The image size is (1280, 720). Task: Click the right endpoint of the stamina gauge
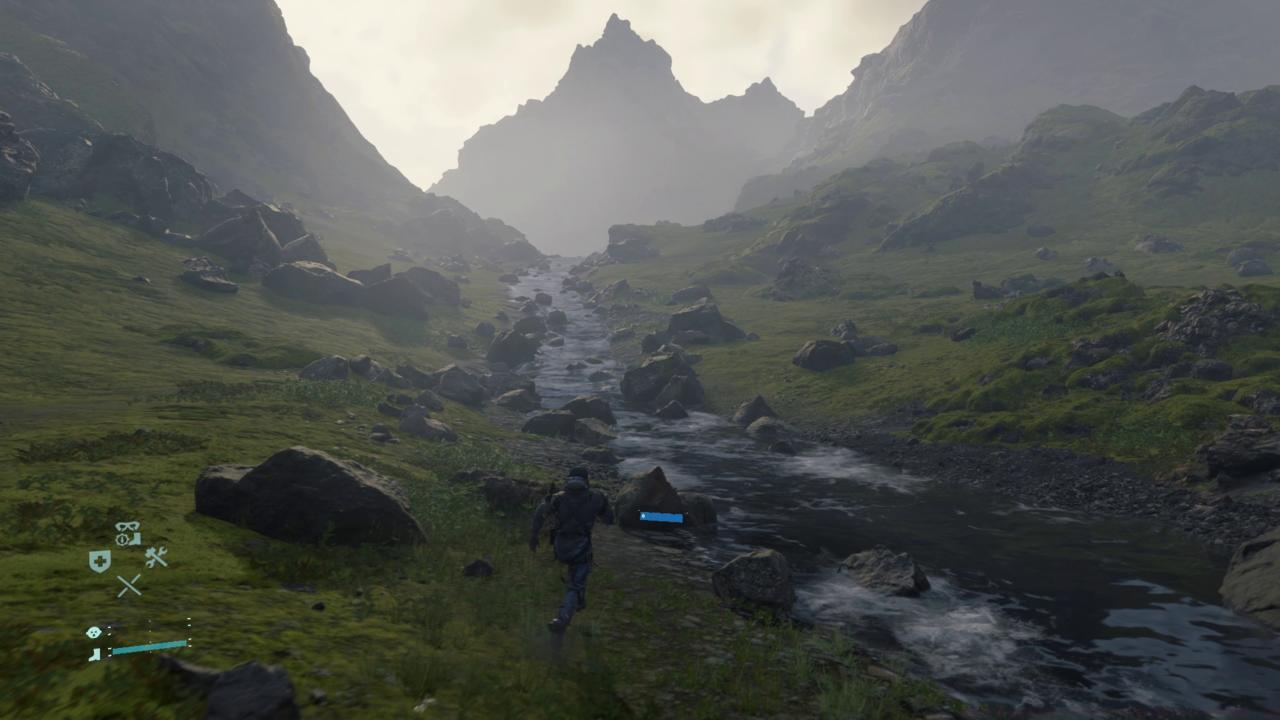188,644
